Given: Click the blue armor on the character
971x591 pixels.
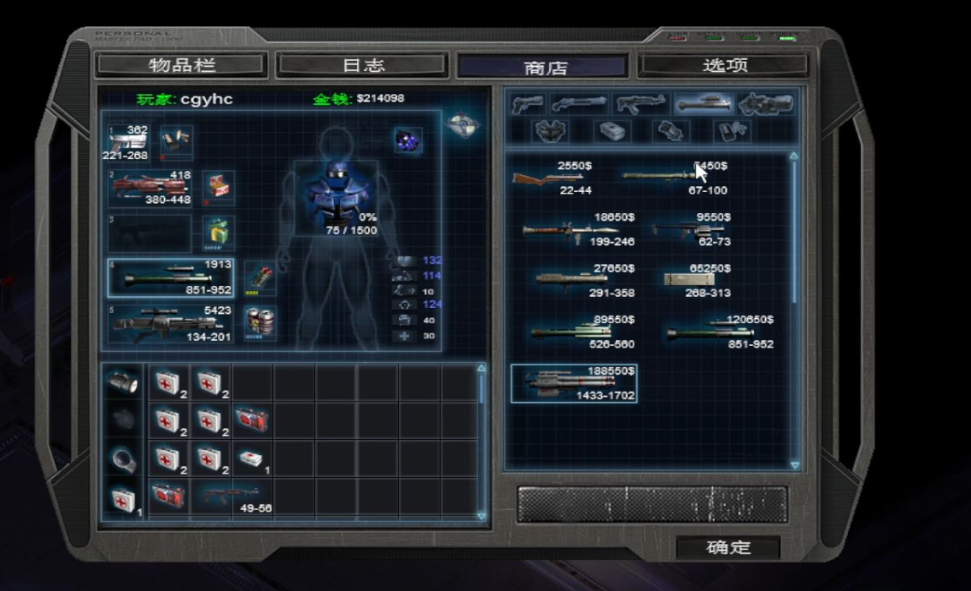Looking at the screenshot, I should (x=334, y=190).
